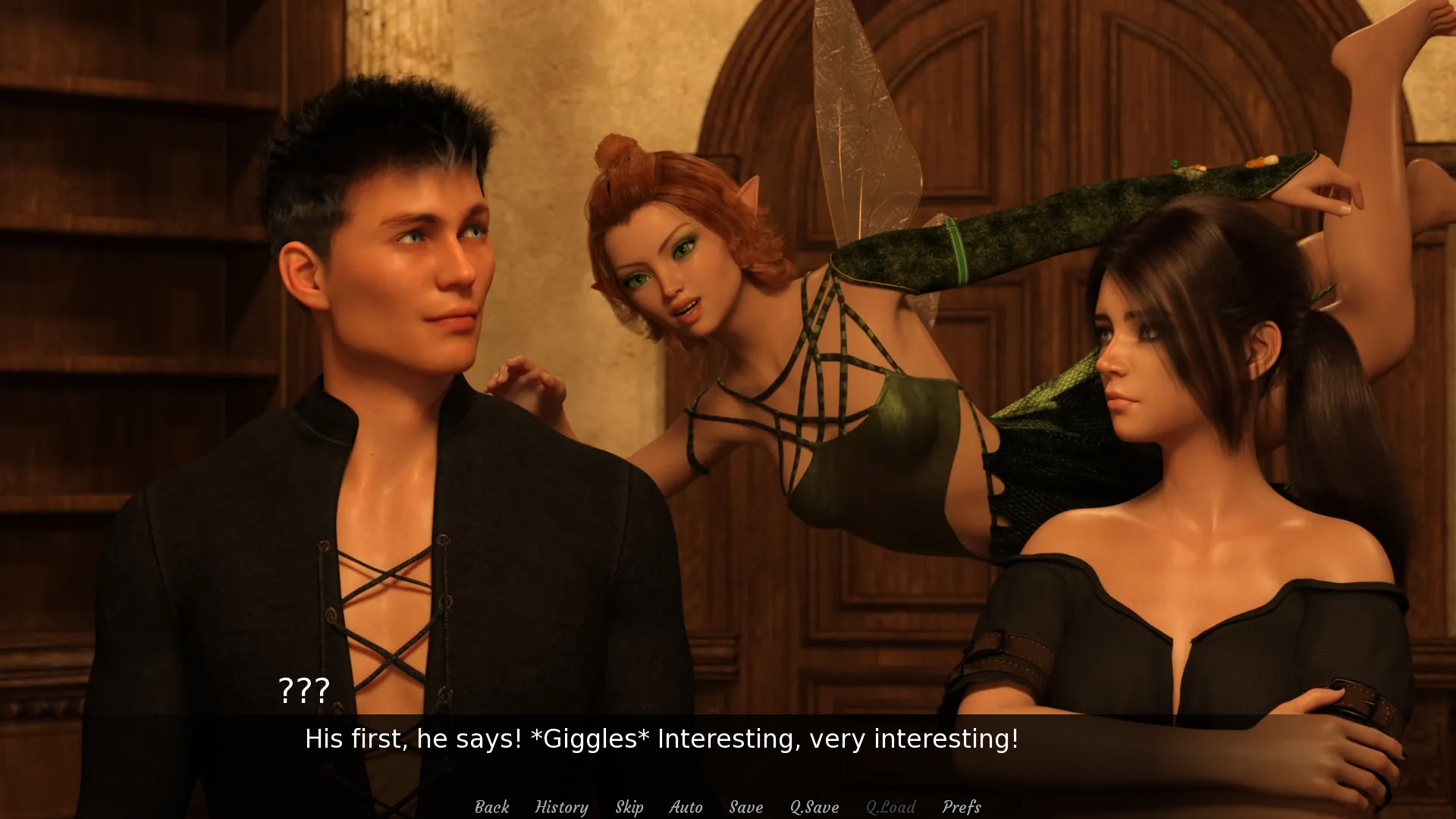Rewind dialogue with the Back option
Image resolution: width=1456 pixels, height=819 pixels.
click(x=491, y=807)
